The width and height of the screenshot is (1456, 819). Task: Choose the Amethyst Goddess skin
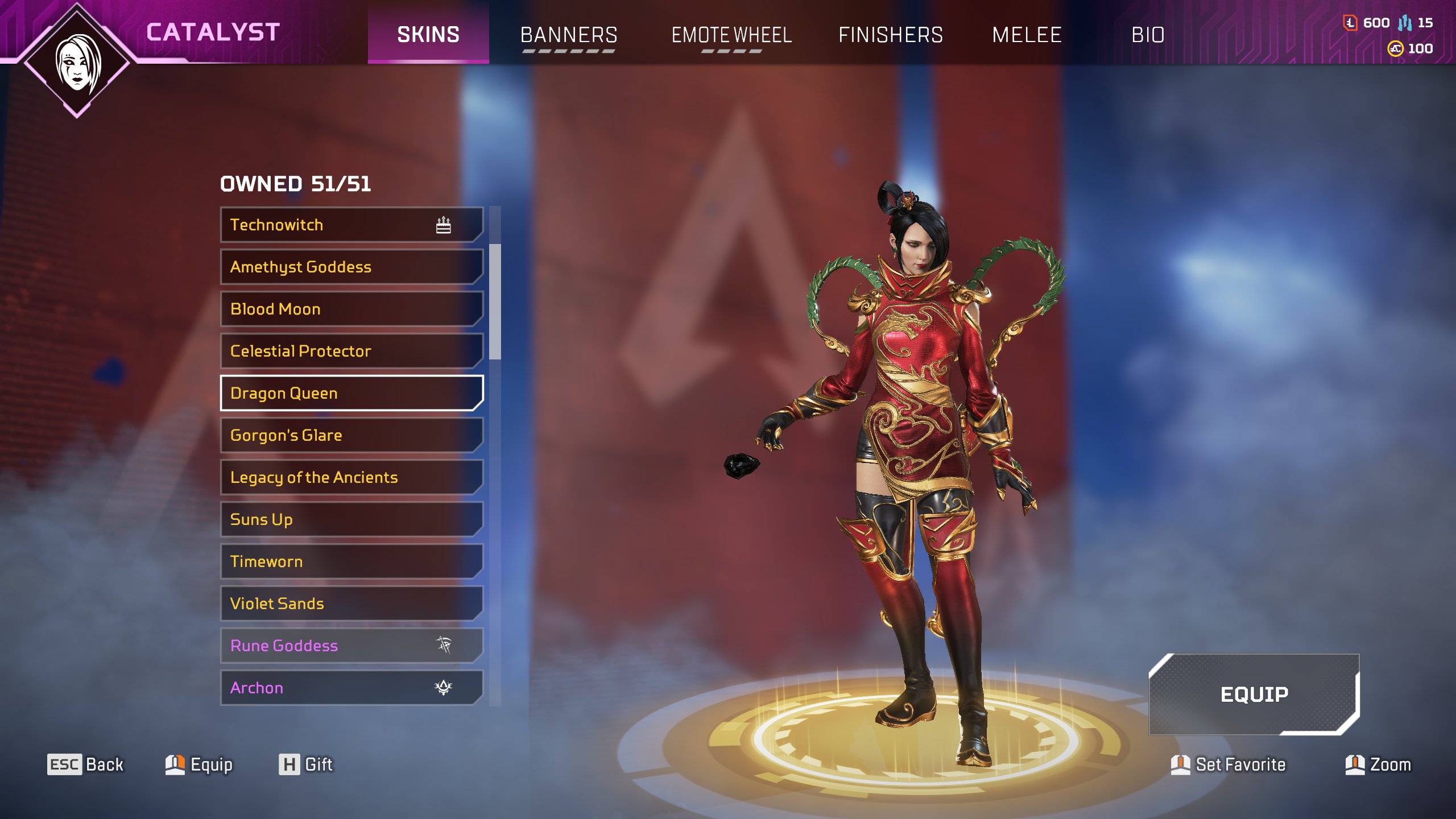pos(351,267)
